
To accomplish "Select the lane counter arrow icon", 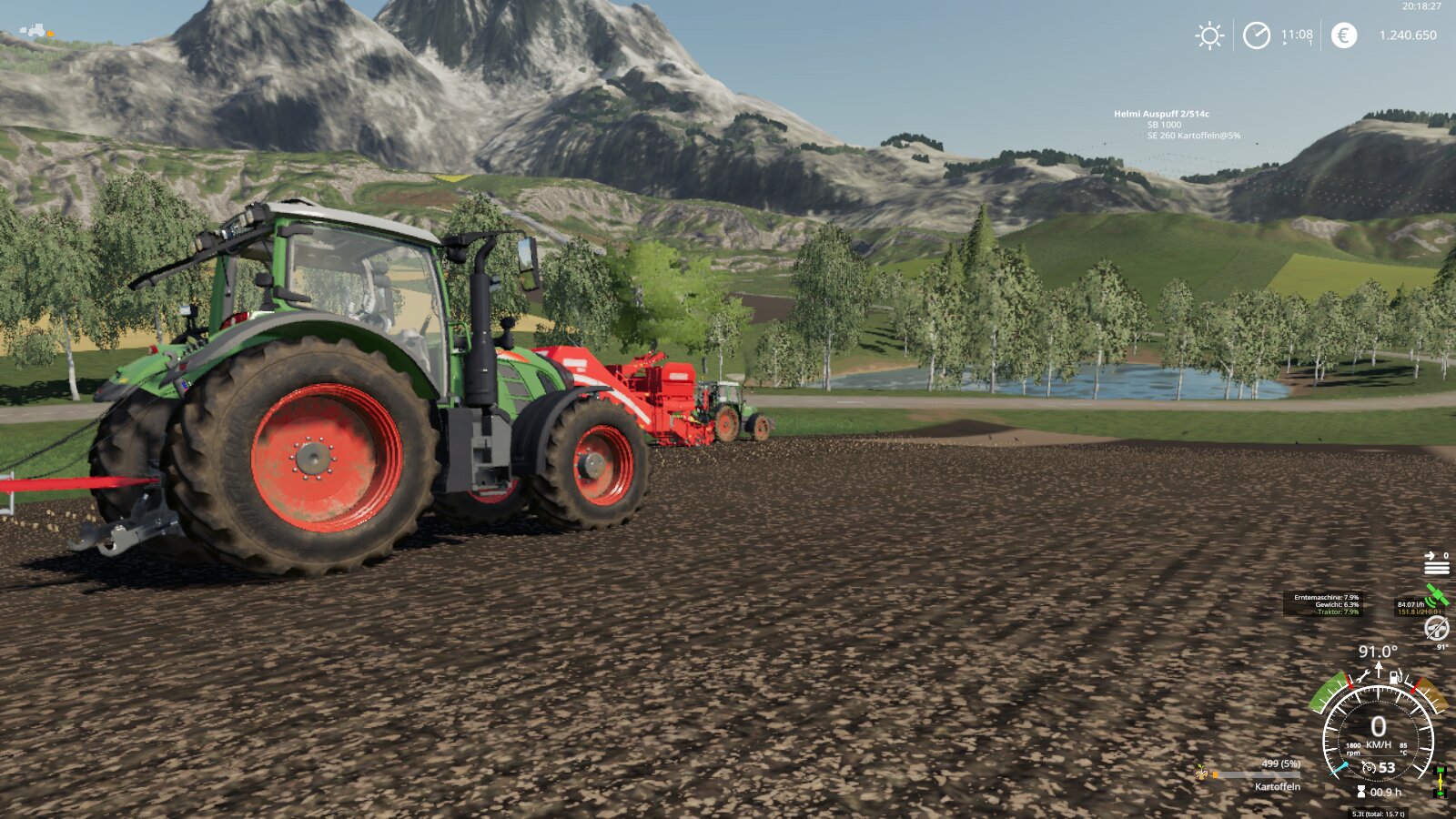I will (1436, 563).
